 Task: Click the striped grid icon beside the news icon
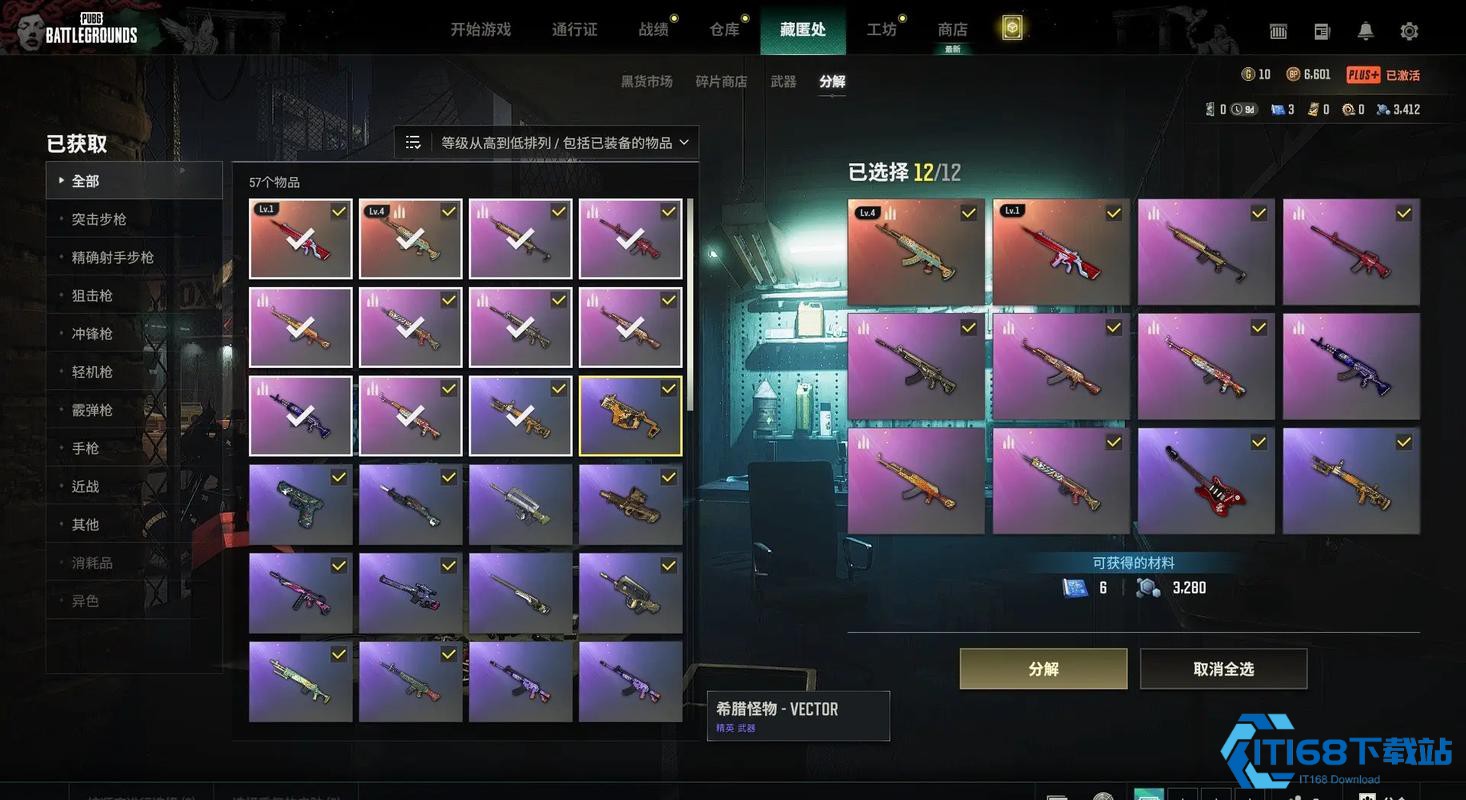[x=1278, y=31]
